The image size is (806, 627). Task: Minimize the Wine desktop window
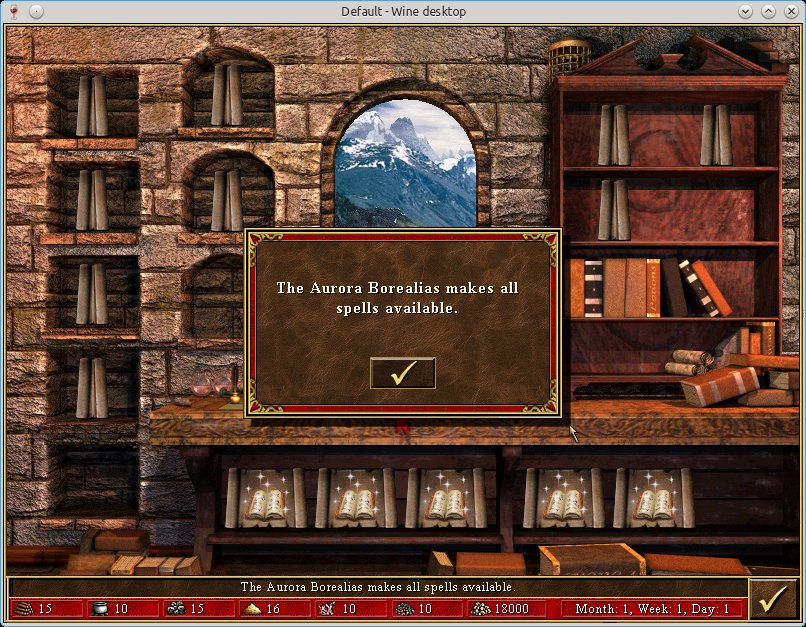click(x=745, y=11)
